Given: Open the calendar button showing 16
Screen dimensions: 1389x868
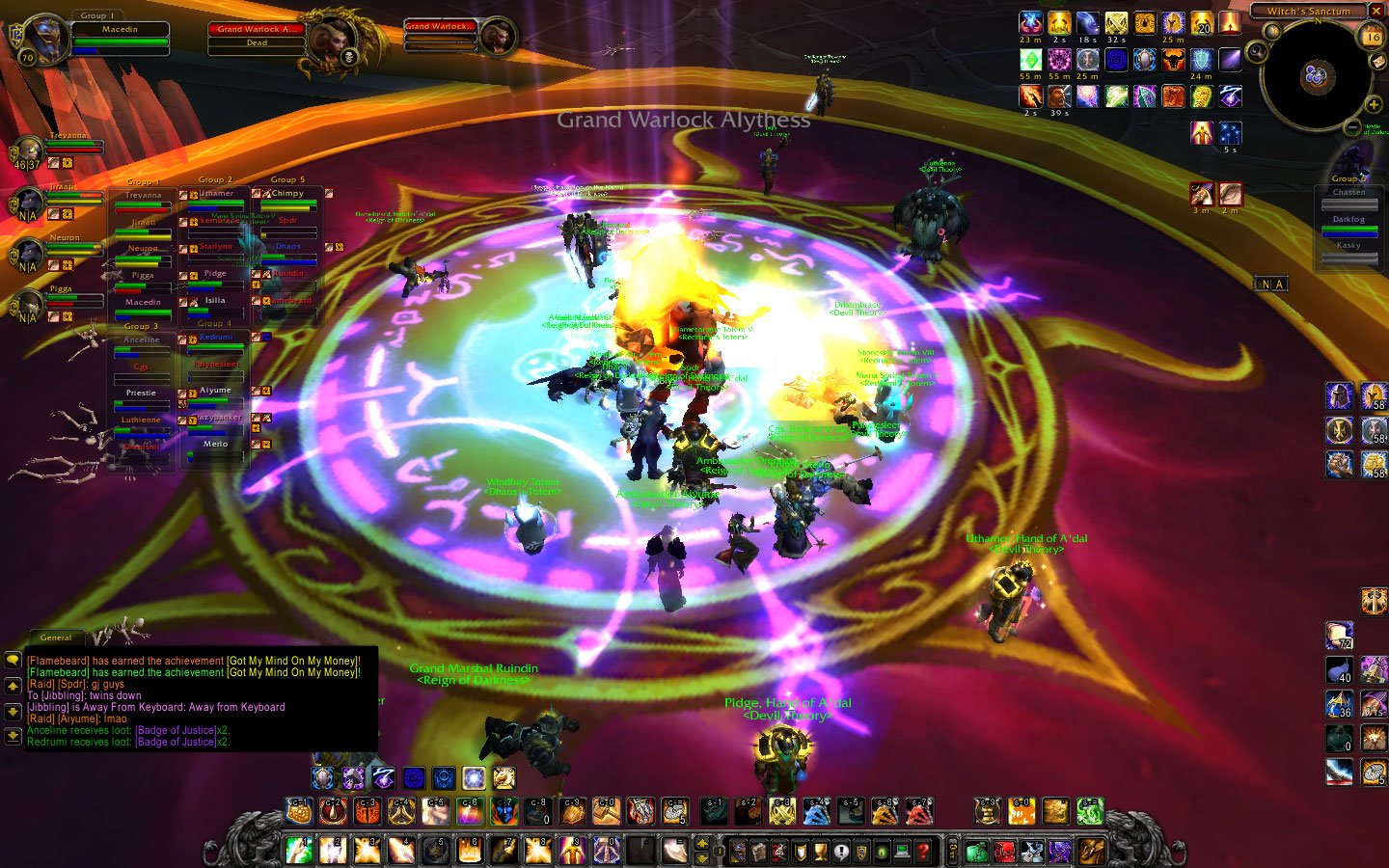Looking at the screenshot, I should click(1372, 37).
